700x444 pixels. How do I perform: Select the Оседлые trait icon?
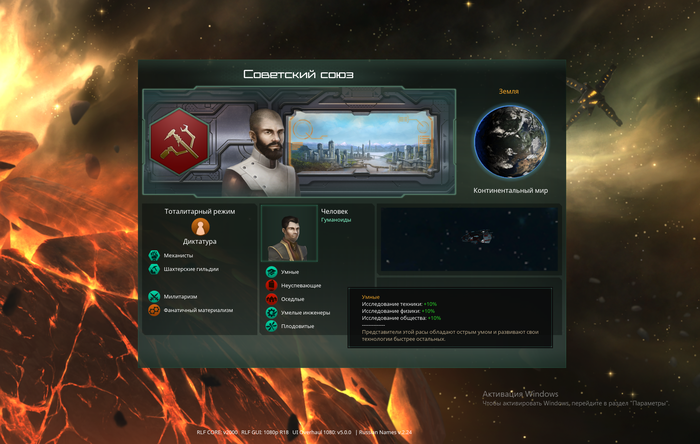(x=271, y=299)
